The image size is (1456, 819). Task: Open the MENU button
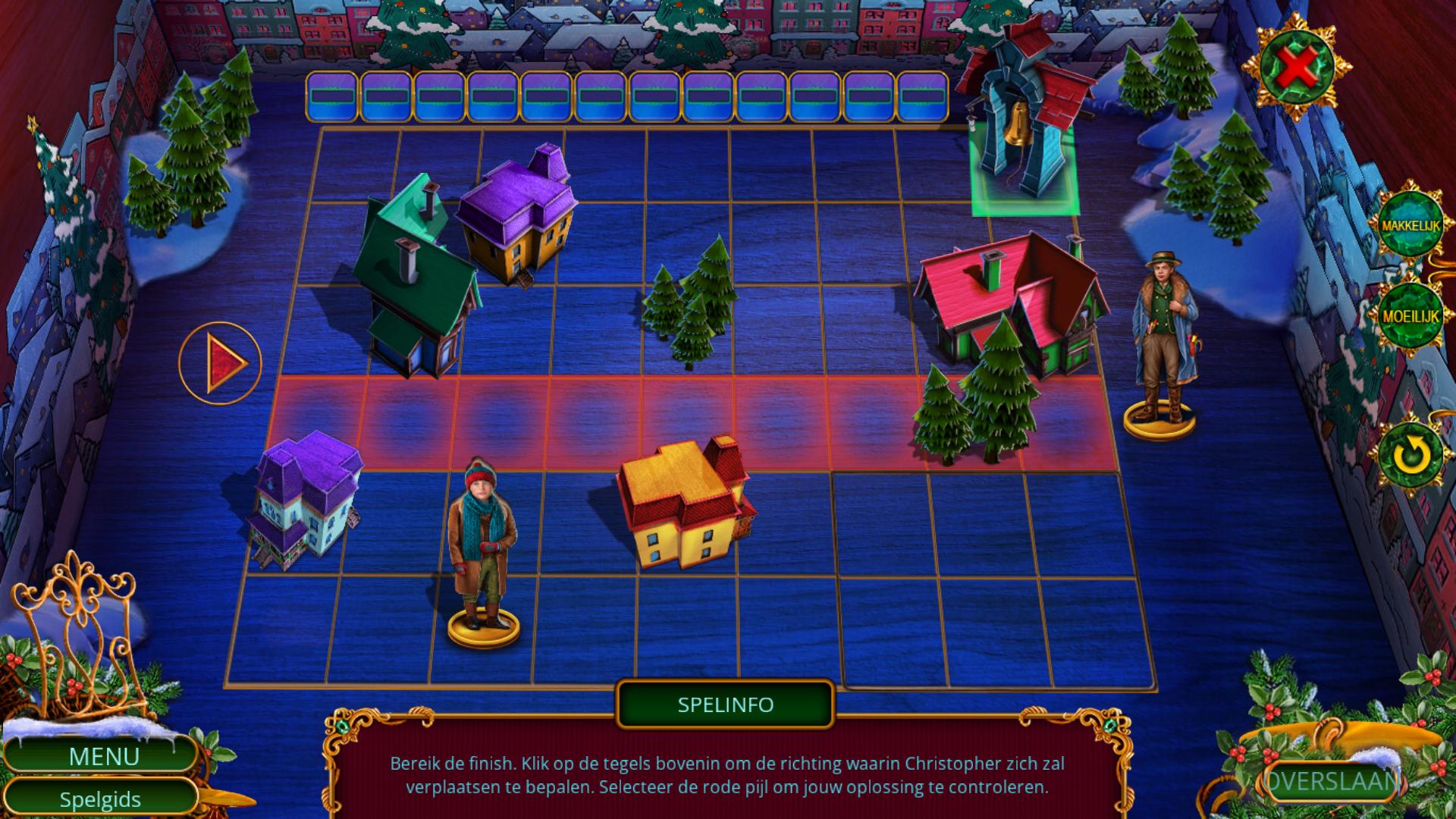point(104,756)
